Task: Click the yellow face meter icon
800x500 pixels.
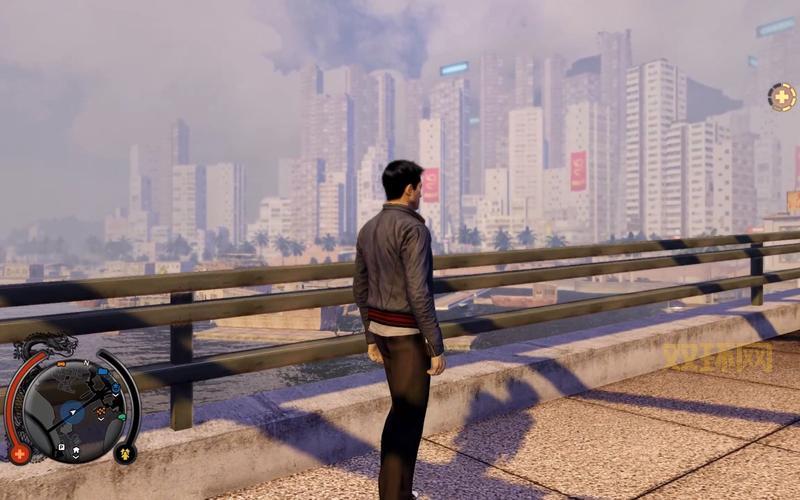Action: [x=127, y=453]
